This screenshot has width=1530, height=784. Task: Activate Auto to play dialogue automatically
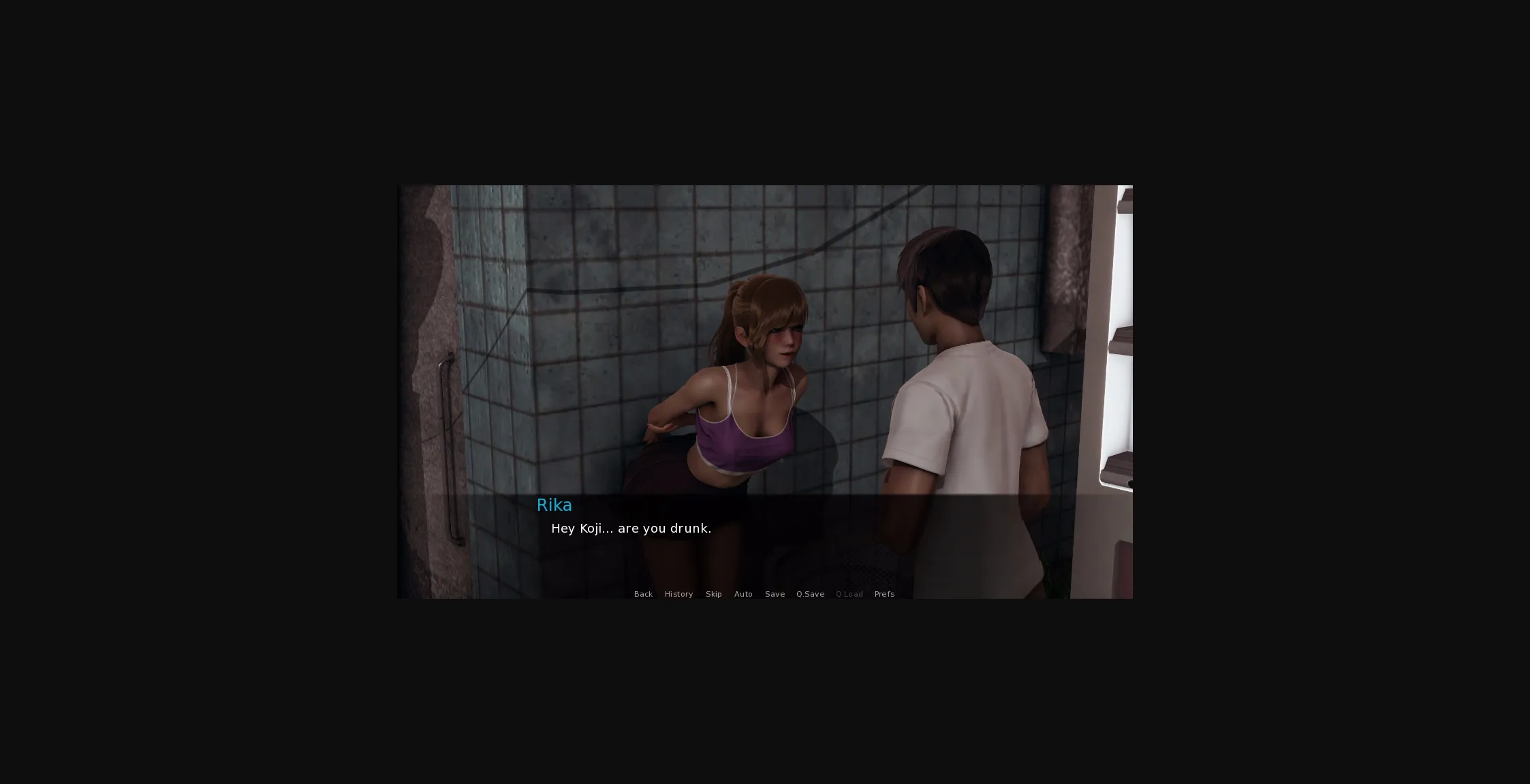pos(743,594)
